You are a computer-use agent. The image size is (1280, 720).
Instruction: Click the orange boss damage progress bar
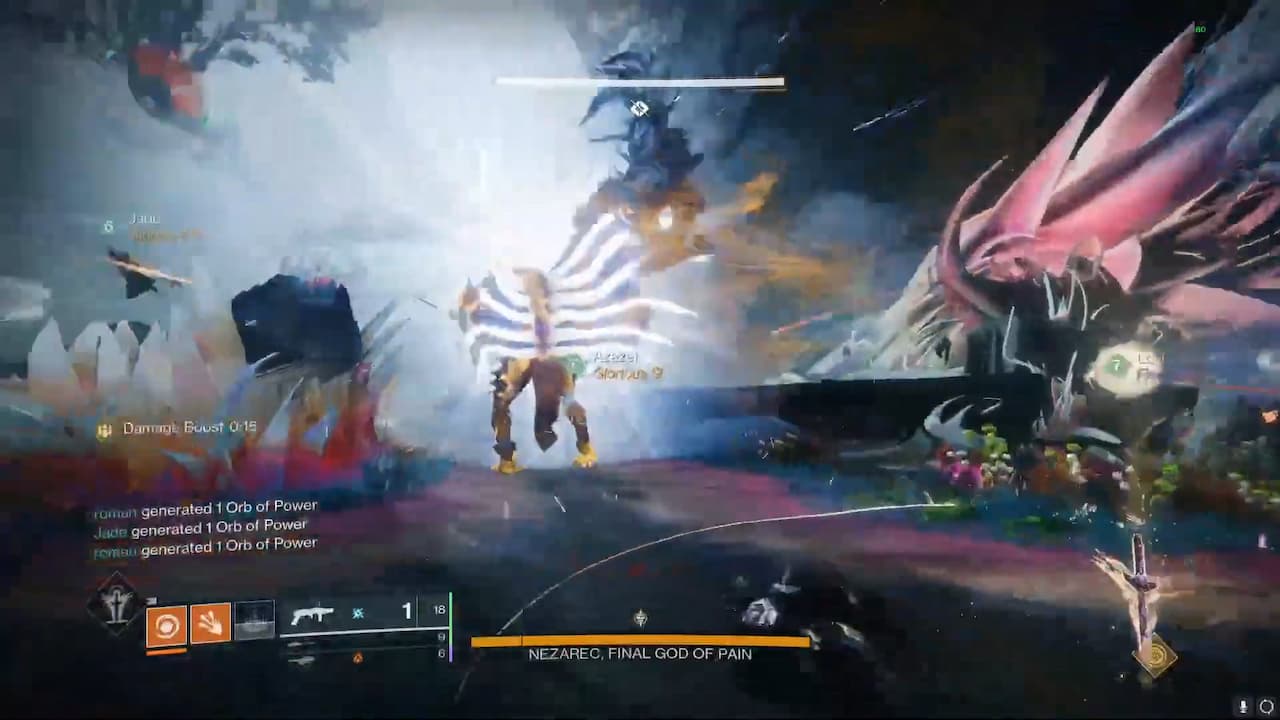tap(640, 640)
